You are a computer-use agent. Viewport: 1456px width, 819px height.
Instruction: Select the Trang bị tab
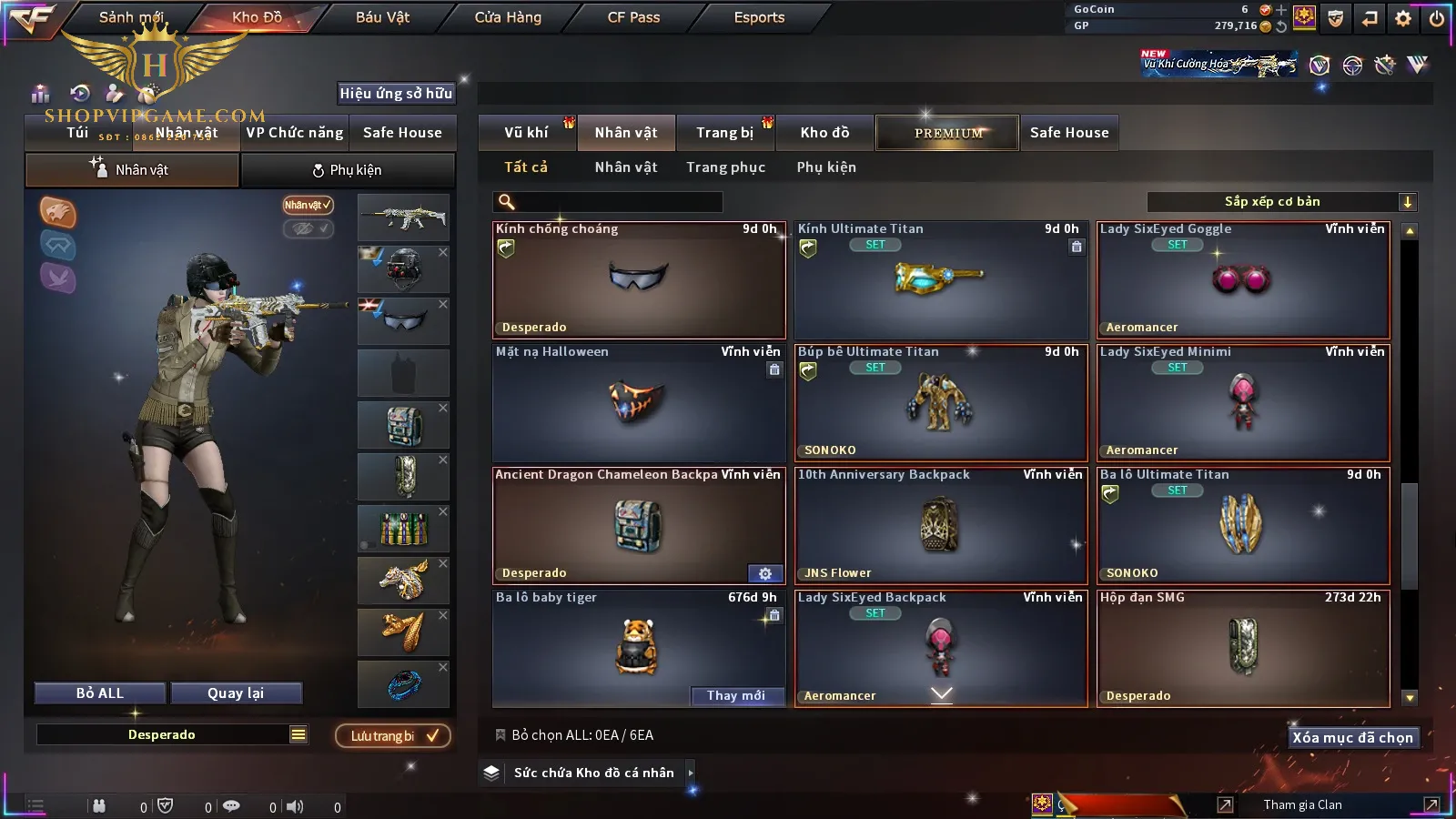pyautogui.click(x=724, y=133)
